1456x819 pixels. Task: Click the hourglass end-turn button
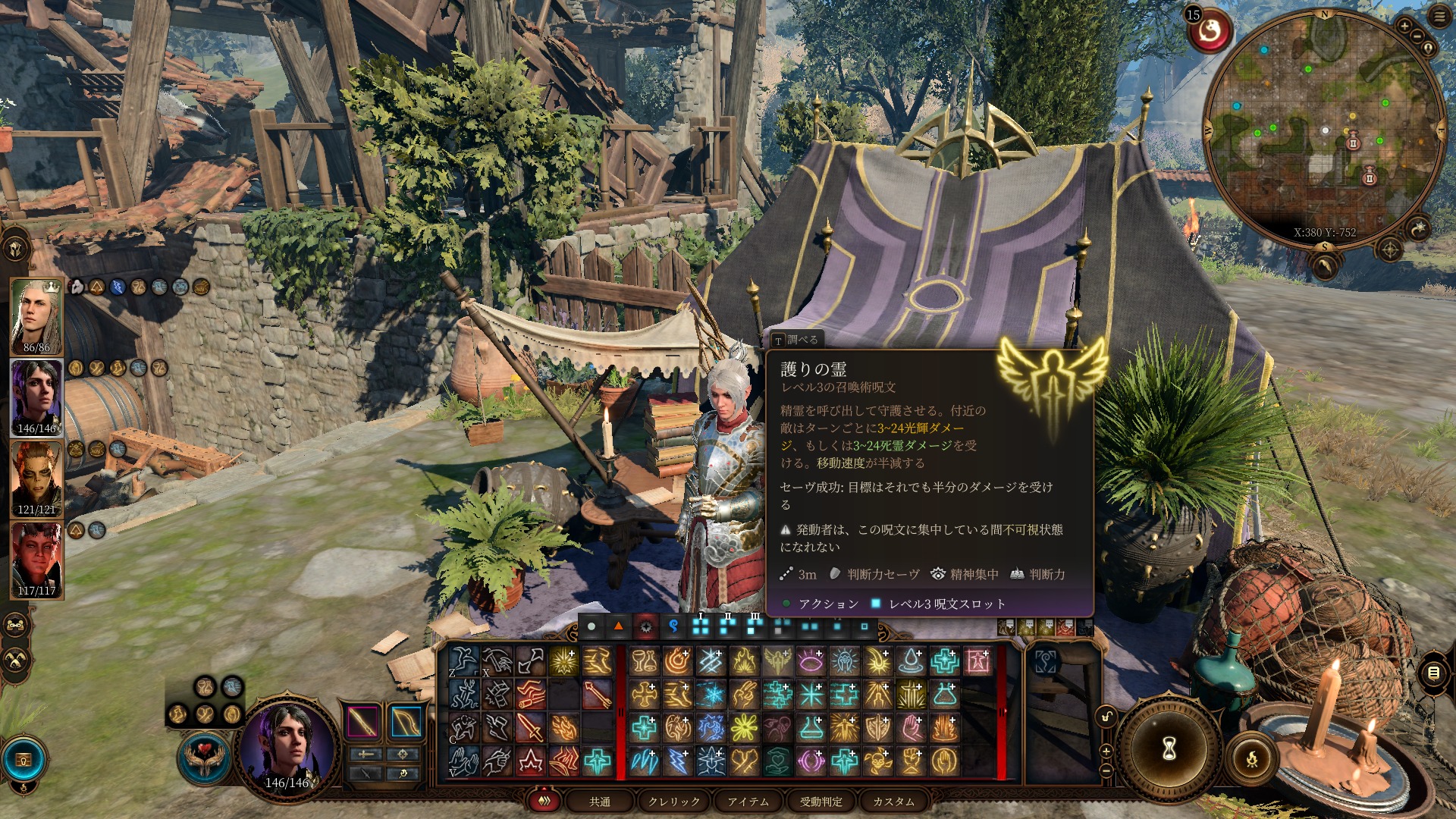(x=1169, y=748)
